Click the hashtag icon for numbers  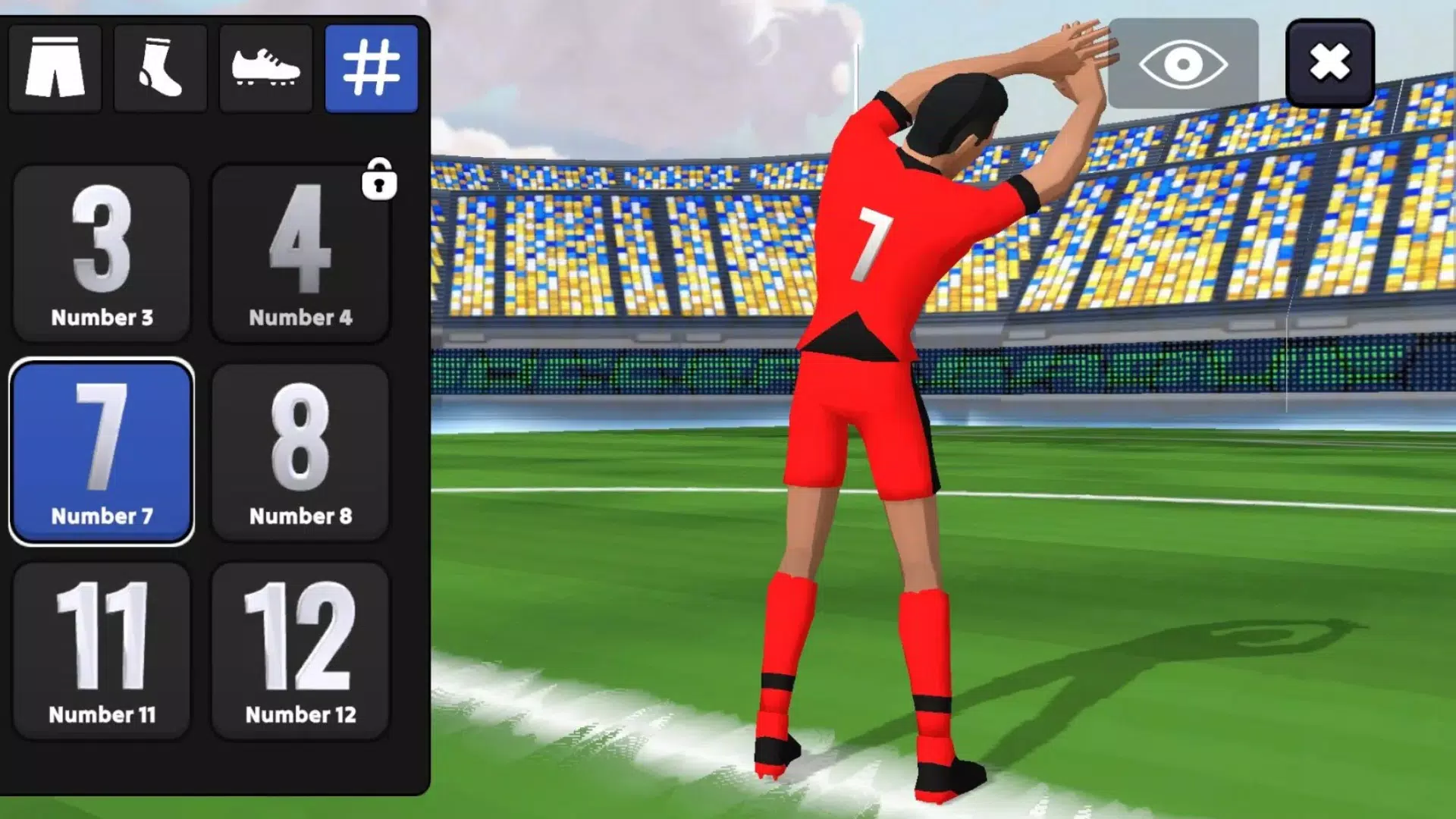371,68
